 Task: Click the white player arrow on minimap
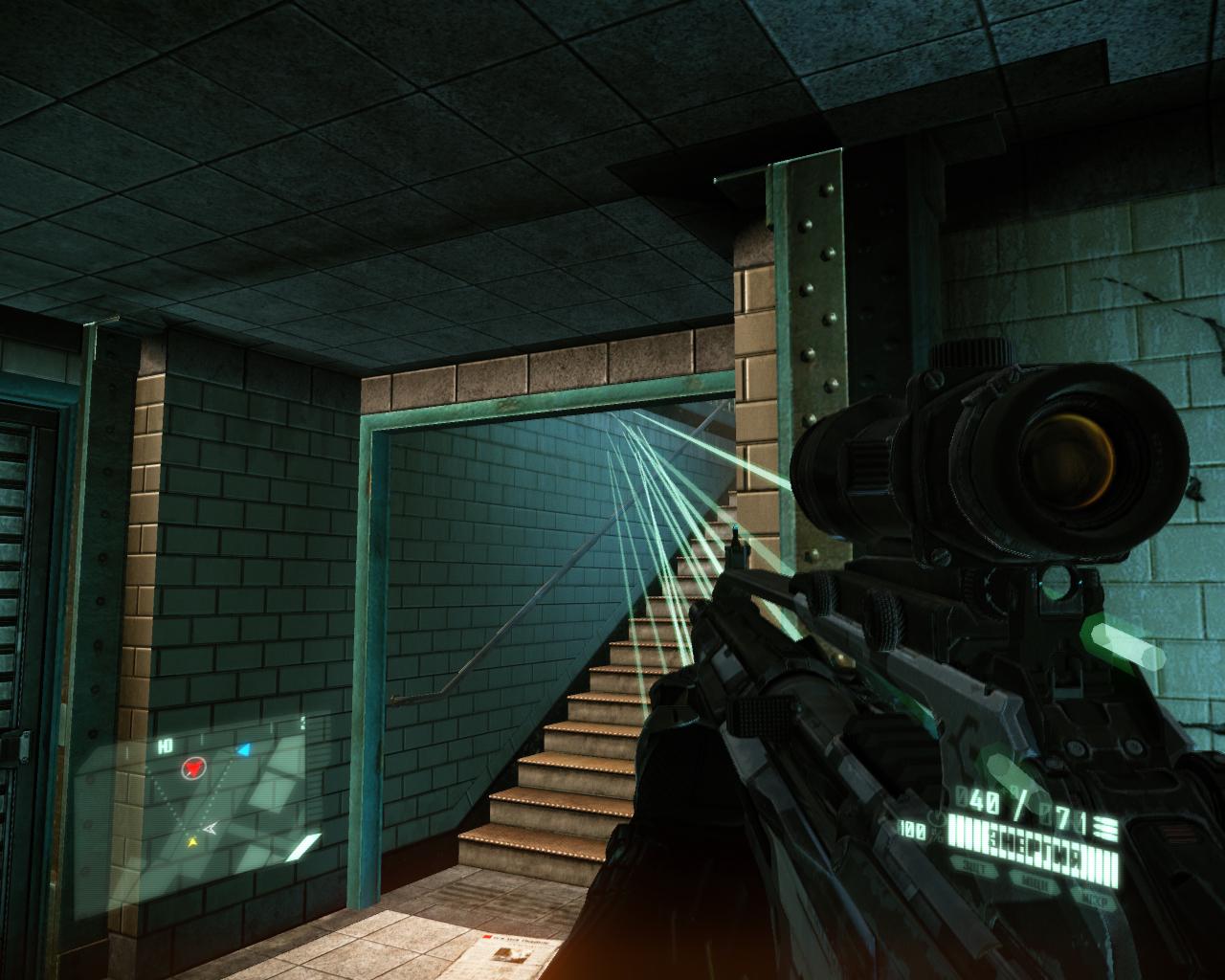pyautogui.click(x=210, y=828)
